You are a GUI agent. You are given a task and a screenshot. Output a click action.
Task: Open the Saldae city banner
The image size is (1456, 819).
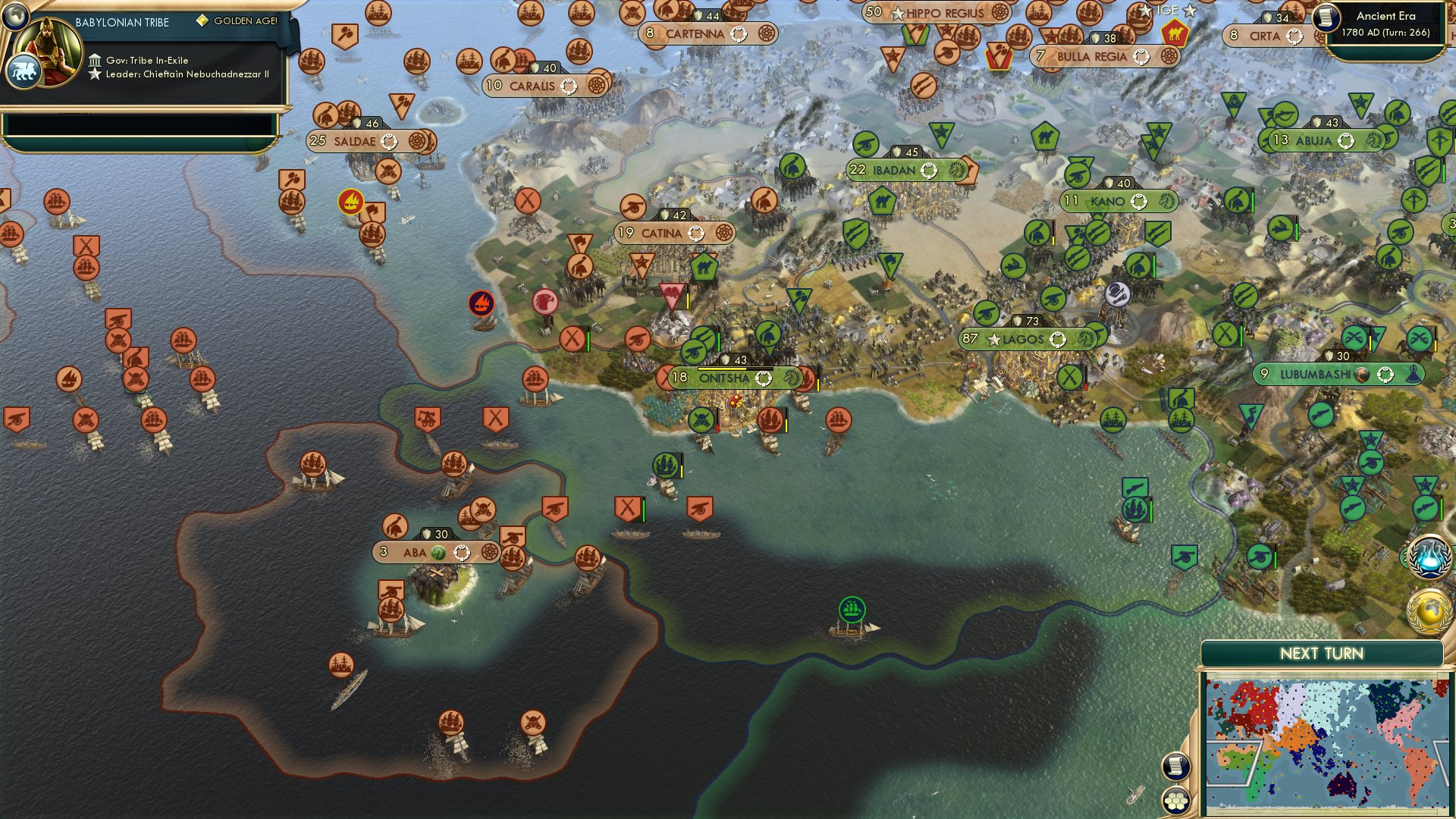[x=356, y=141]
